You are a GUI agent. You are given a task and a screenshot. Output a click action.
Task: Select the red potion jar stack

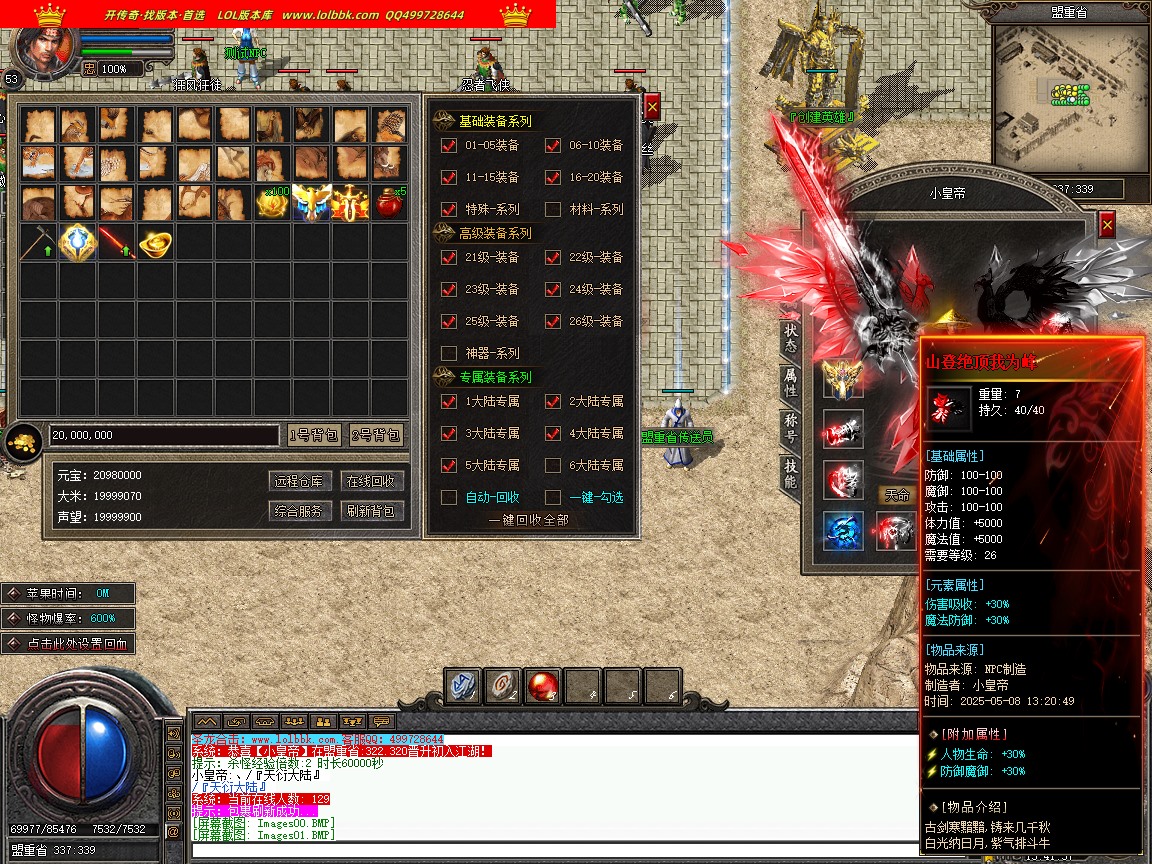point(388,203)
